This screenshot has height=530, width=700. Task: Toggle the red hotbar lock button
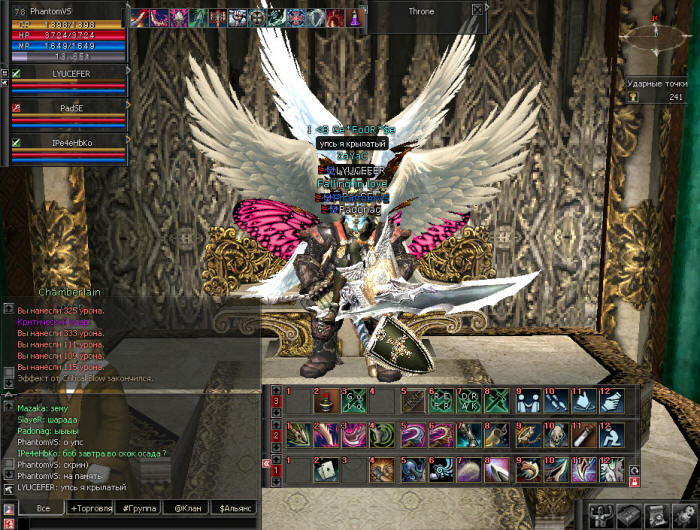tap(633, 482)
